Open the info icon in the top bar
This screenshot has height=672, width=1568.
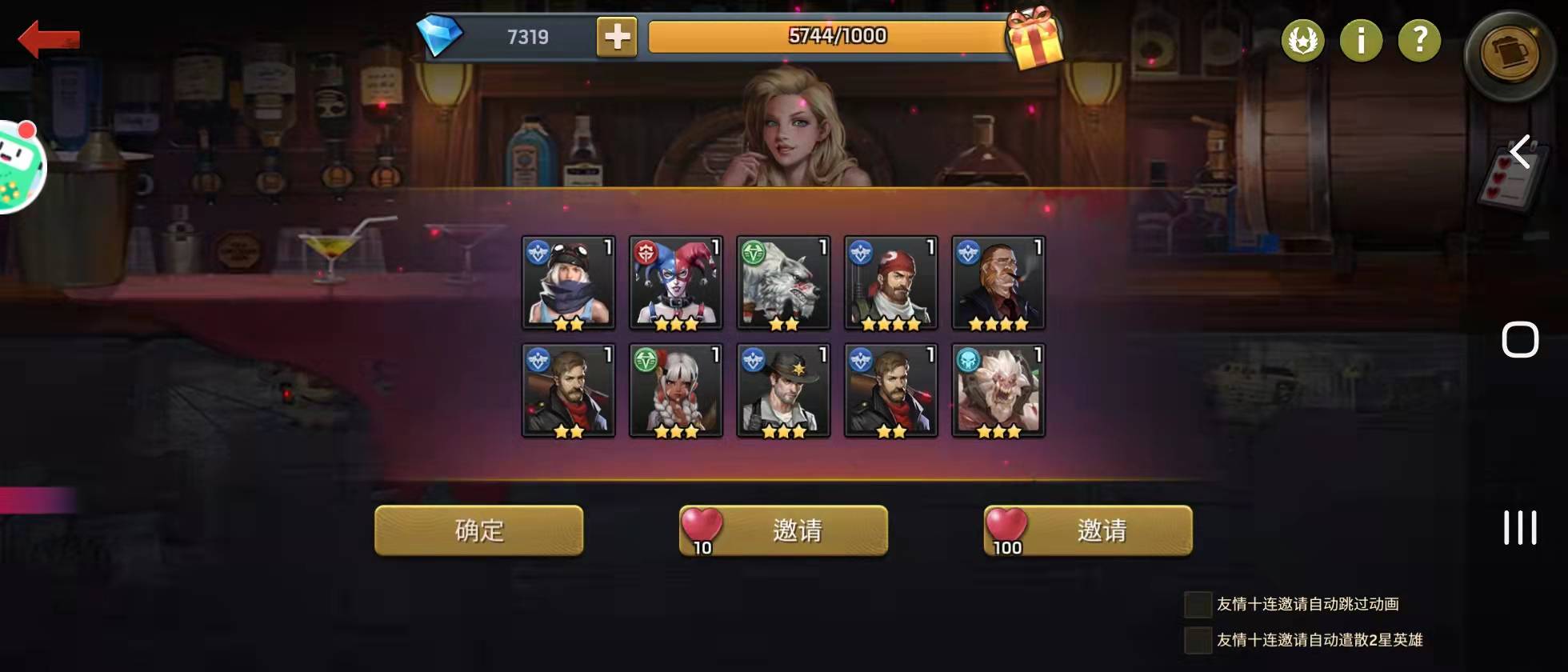[1361, 41]
